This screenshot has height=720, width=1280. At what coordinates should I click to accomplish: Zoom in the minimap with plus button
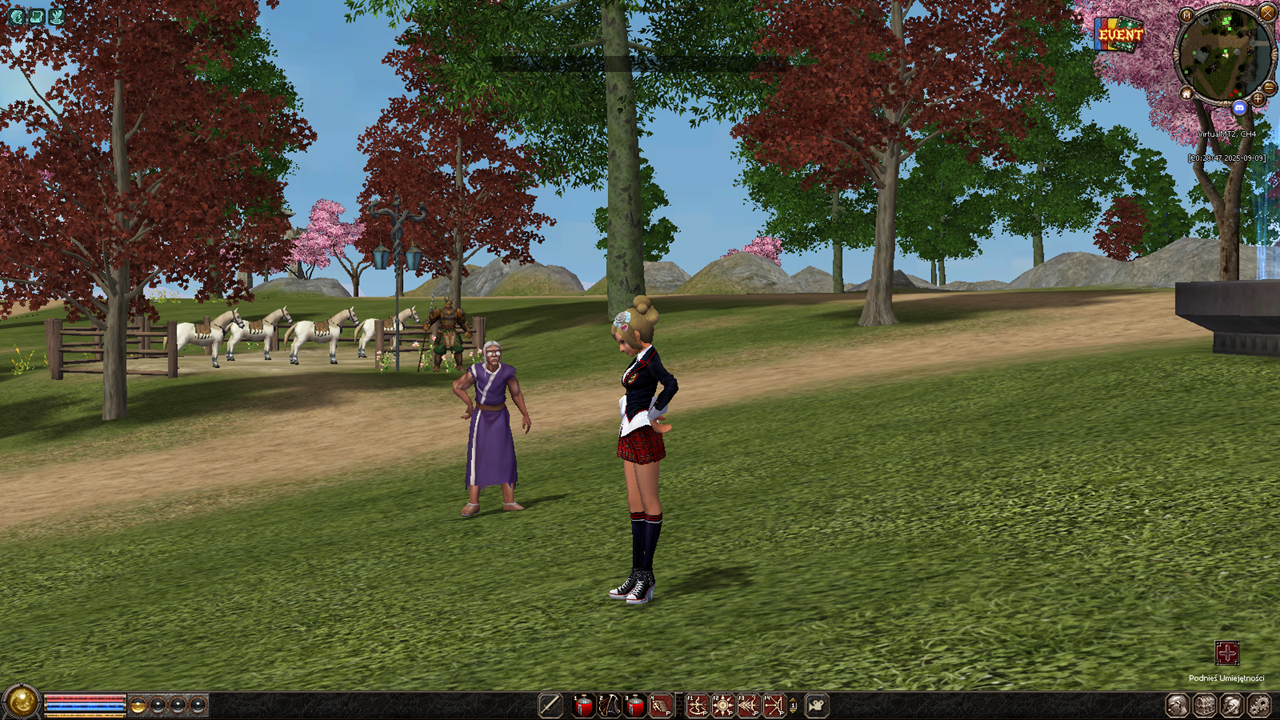(1258, 100)
